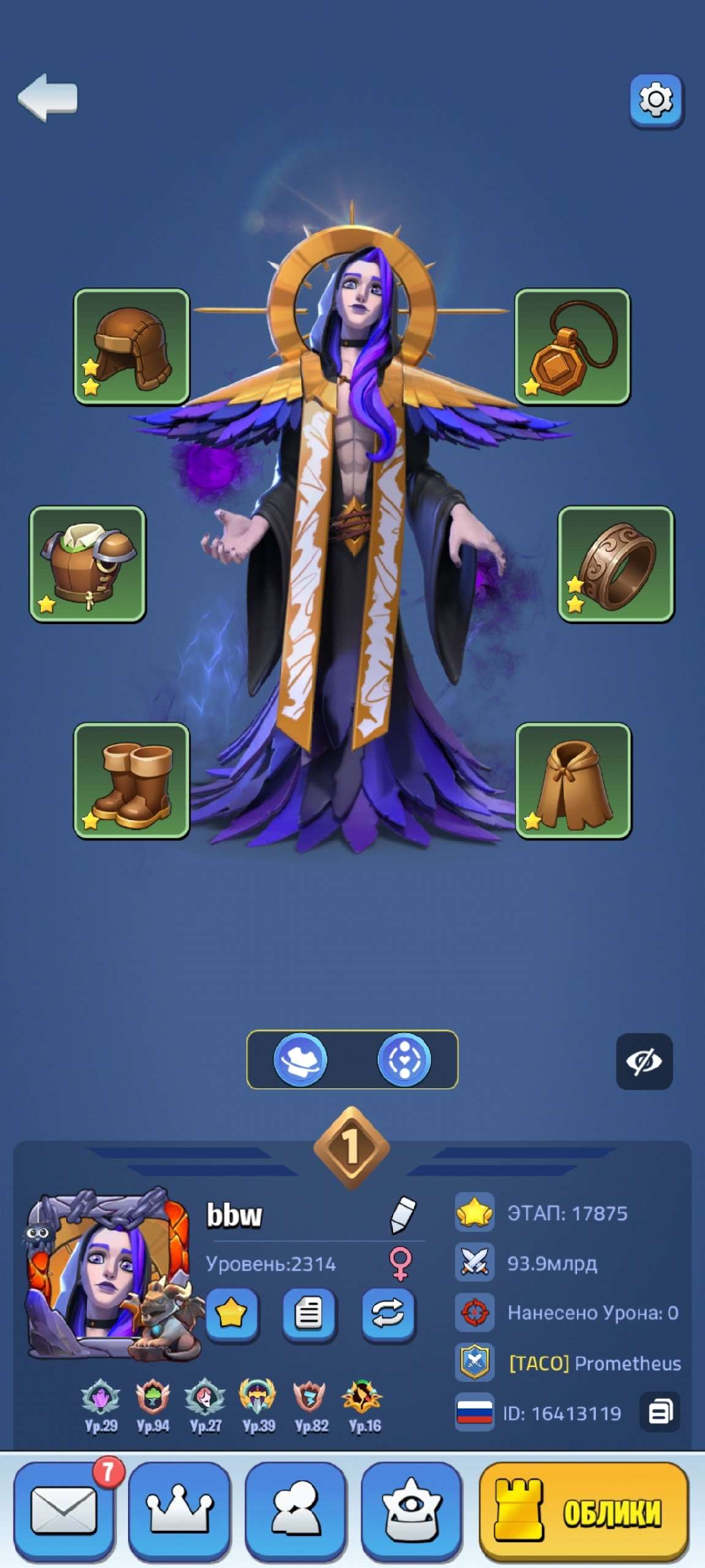Image resolution: width=705 pixels, height=1568 pixels.
Task: Tap the blue swap arrows button
Action: (x=388, y=1313)
